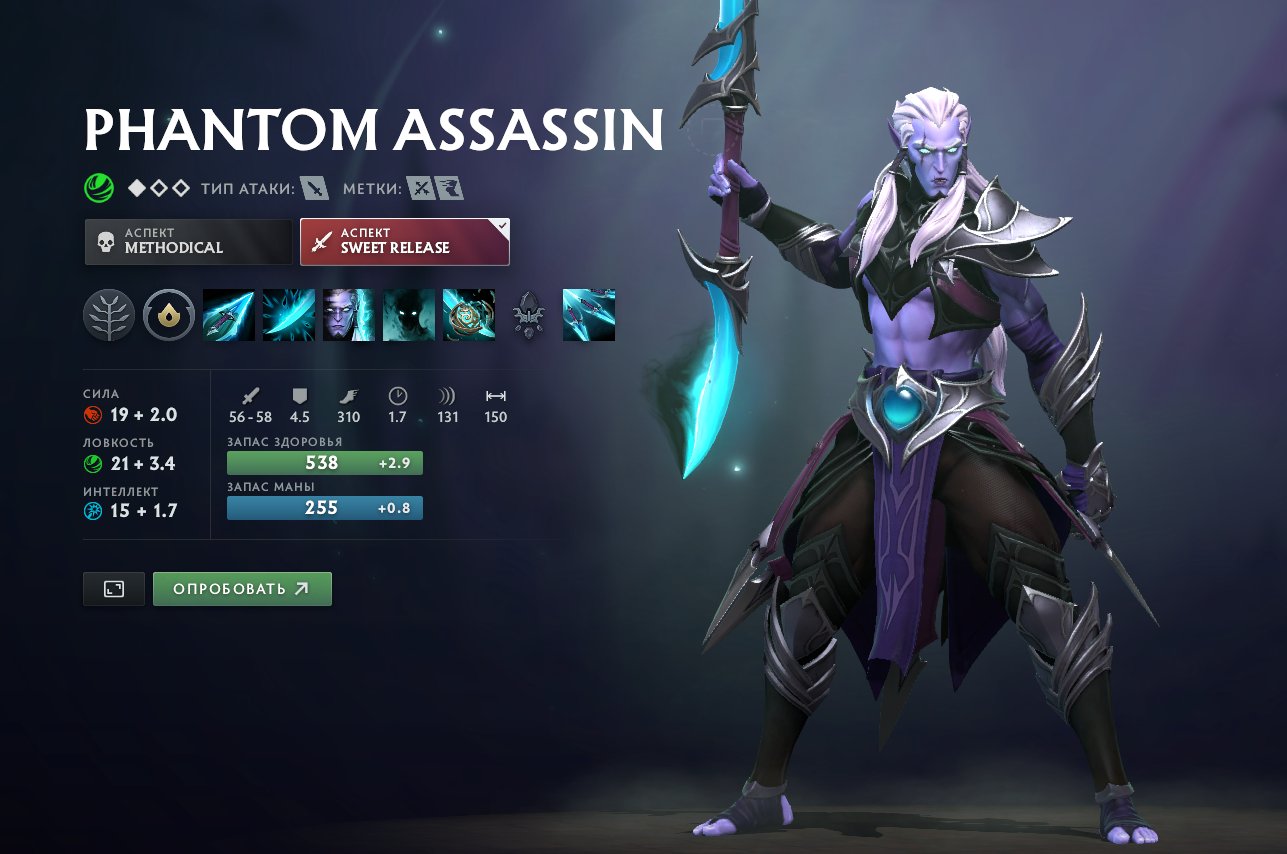Click the portrait preview button beside ОПРОБОВАТЬ
This screenshot has height=854, width=1287.
(x=113, y=589)
